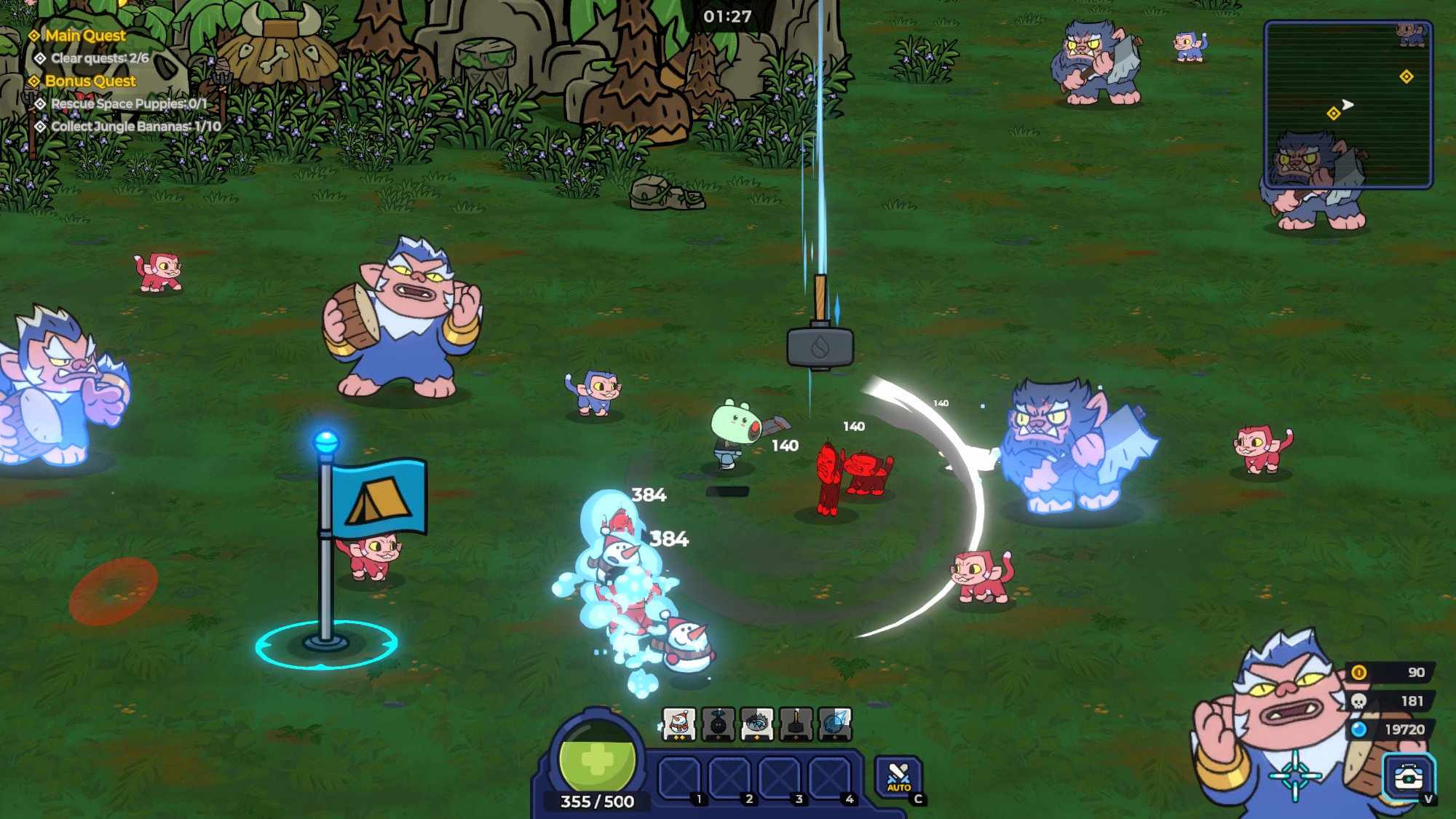Image resolution: width=1456 pixels, height=819 pixels.
Task: Click the Main Quest tracker heading
Action: pos(85,36)
